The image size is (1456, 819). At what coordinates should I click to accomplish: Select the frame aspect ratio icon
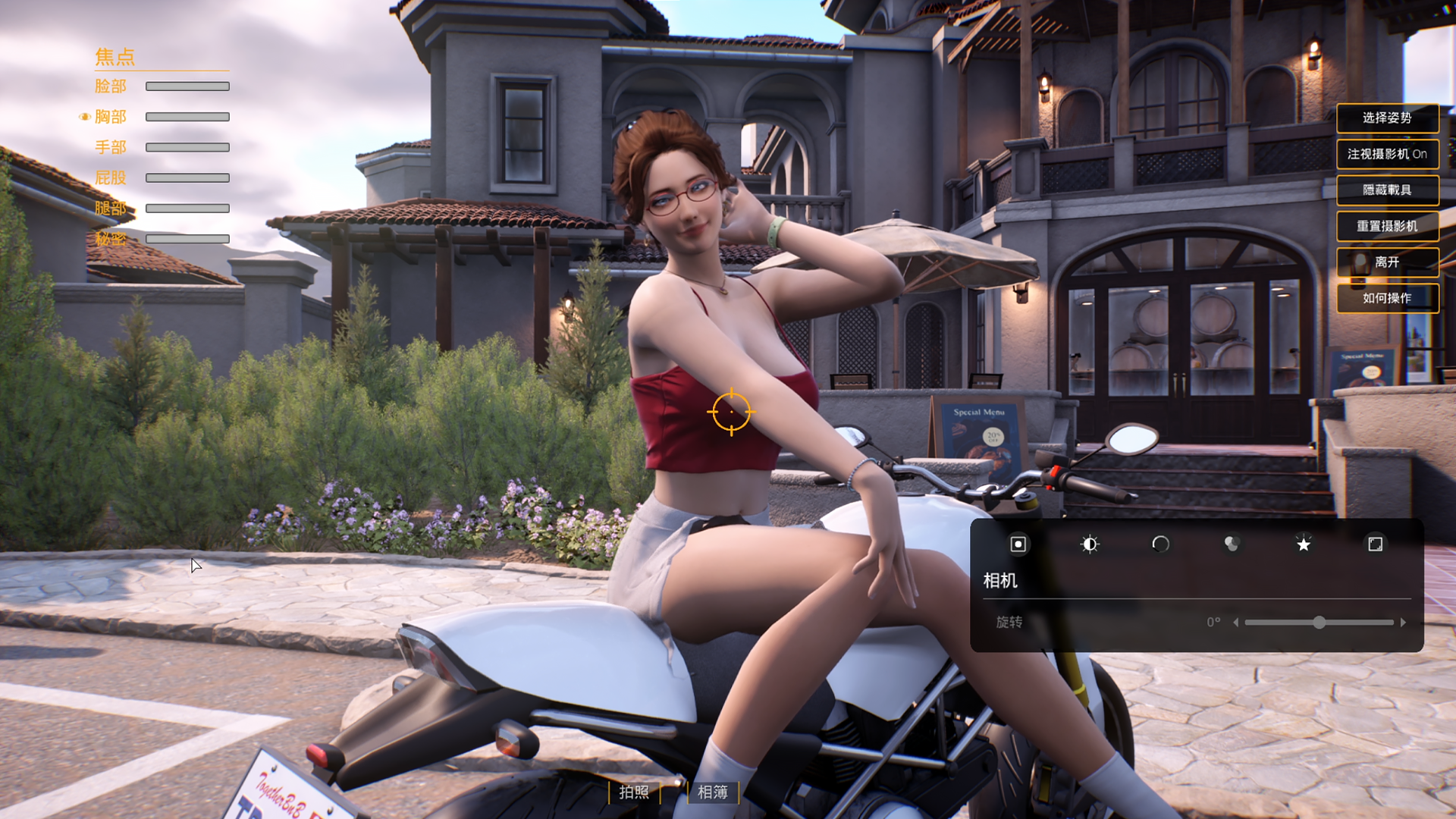tap(1376, 544)
